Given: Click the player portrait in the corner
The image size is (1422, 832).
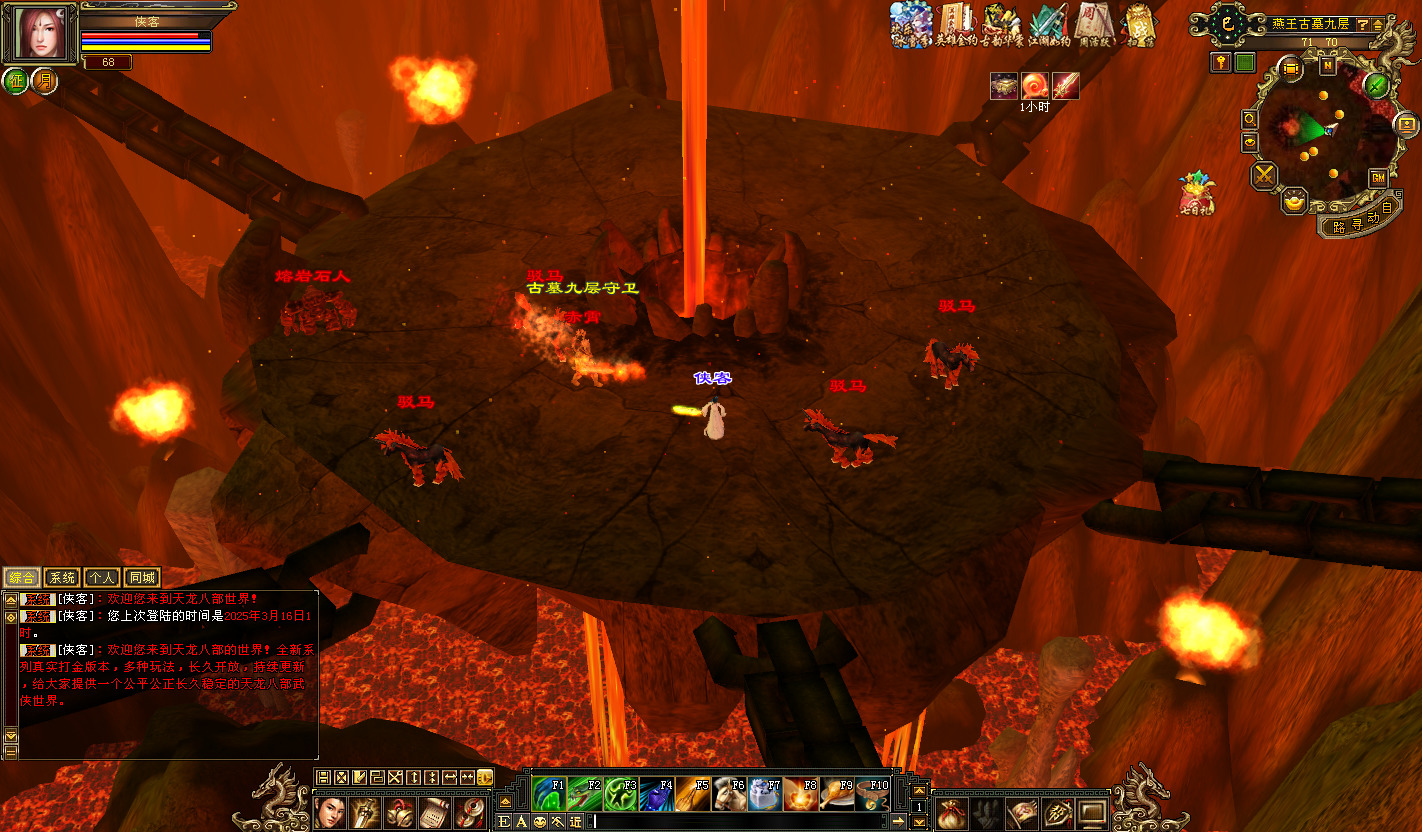Looking at the screenshot, I should tap(38, 34).
